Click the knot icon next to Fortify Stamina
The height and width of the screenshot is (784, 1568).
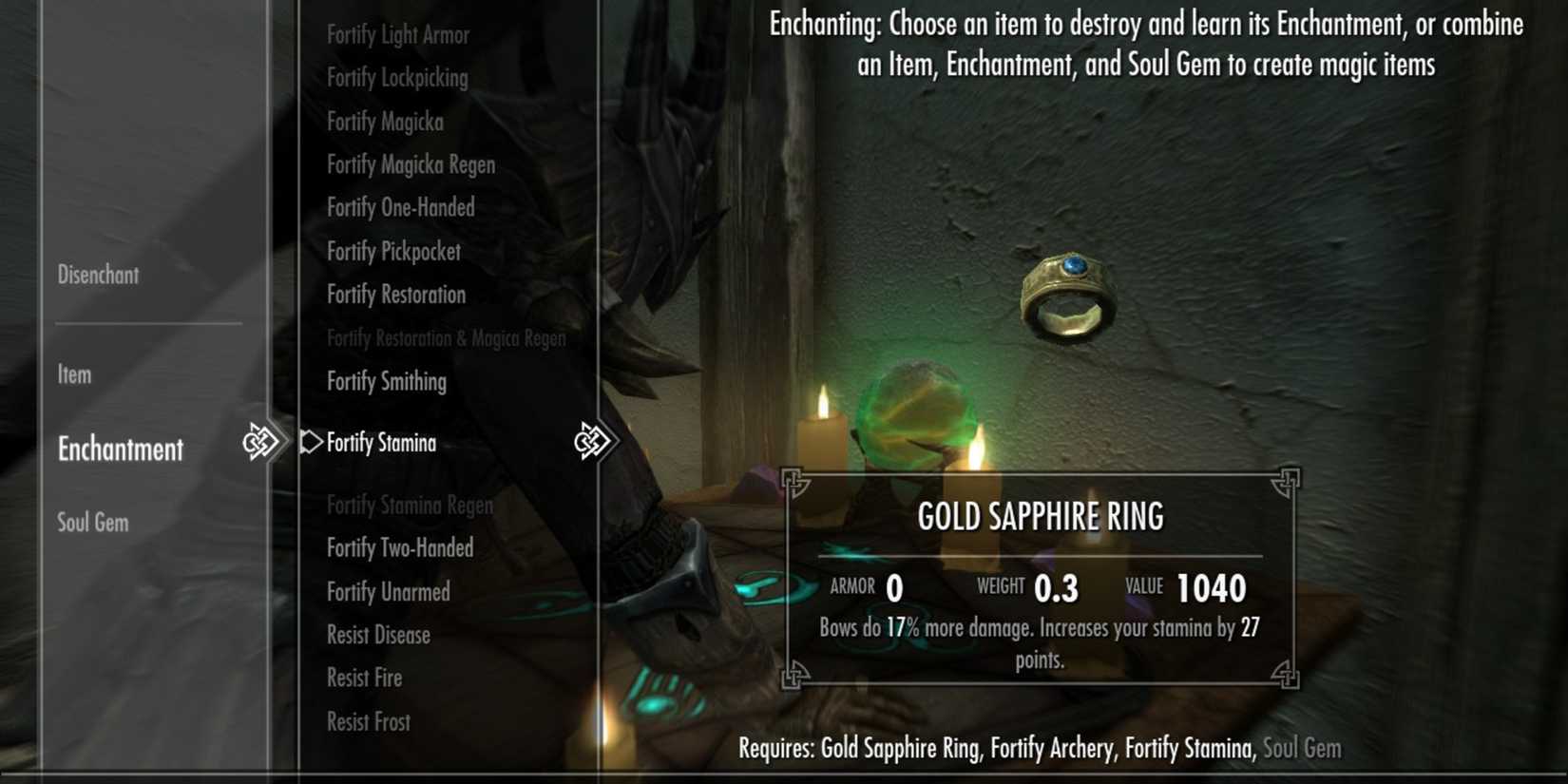[x=589, y=441]
